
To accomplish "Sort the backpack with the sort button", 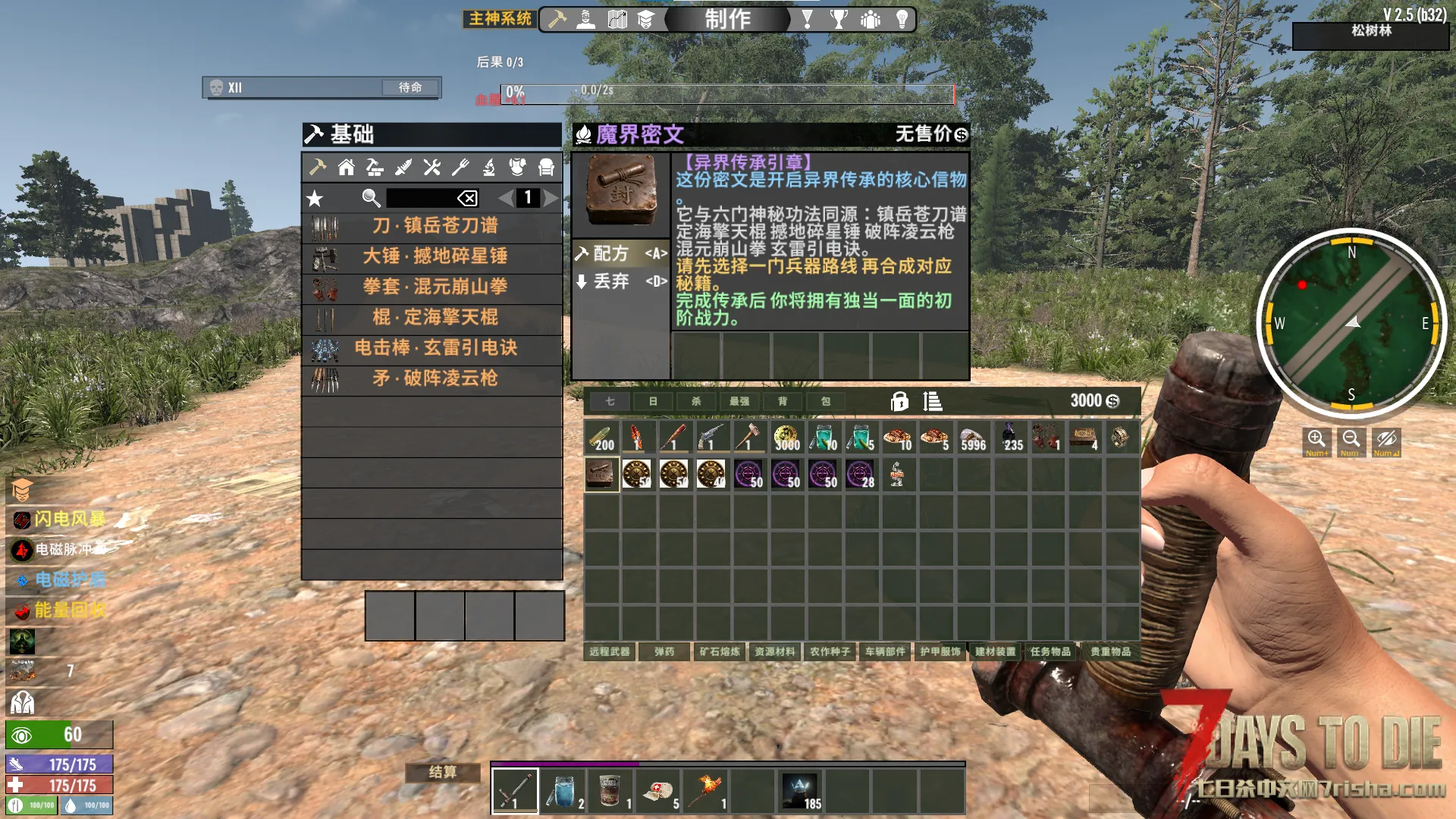I will (x=932, y=401).
